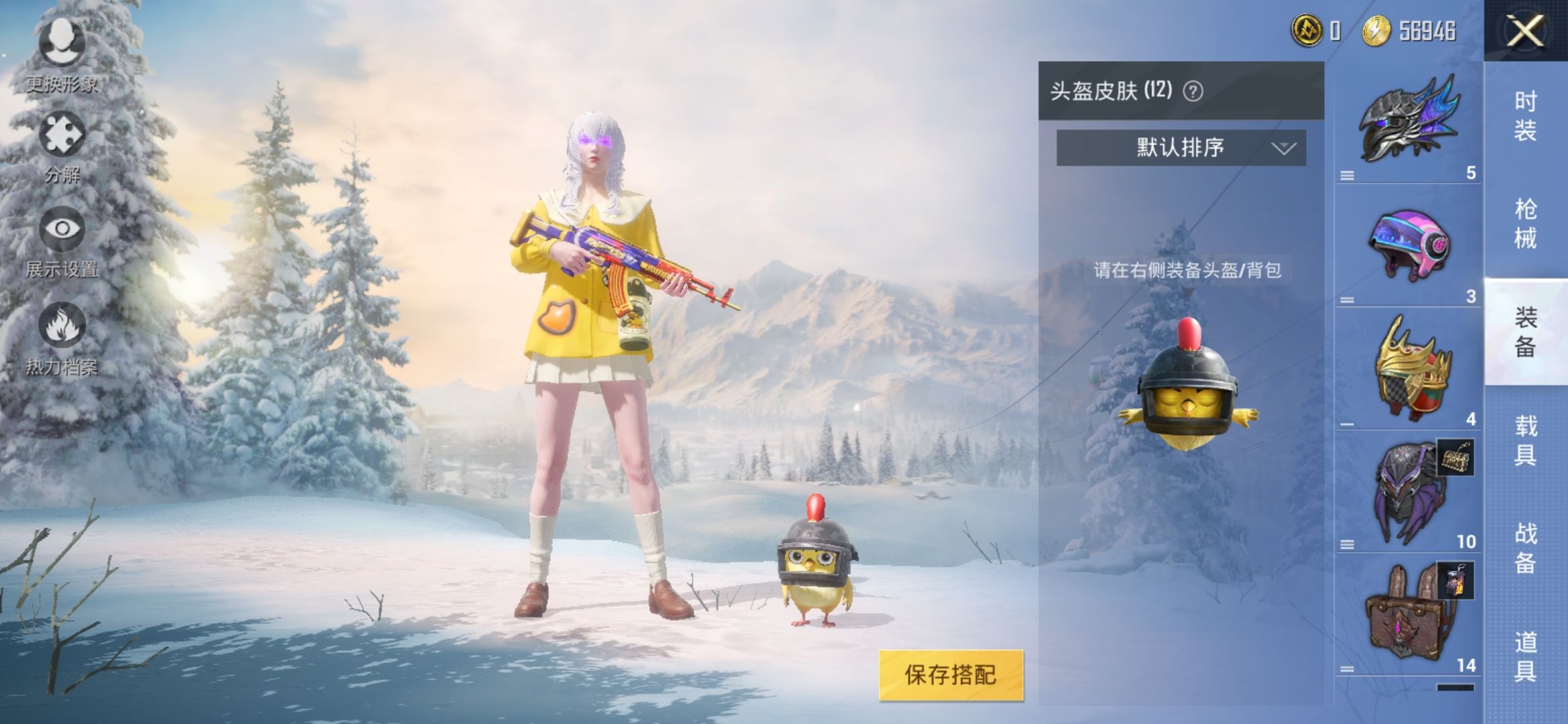Viewport: 1568px width, 724px height.
Task: Choose the brown bunny-ear backpack skin
Action: click(x=1407, y=617)
